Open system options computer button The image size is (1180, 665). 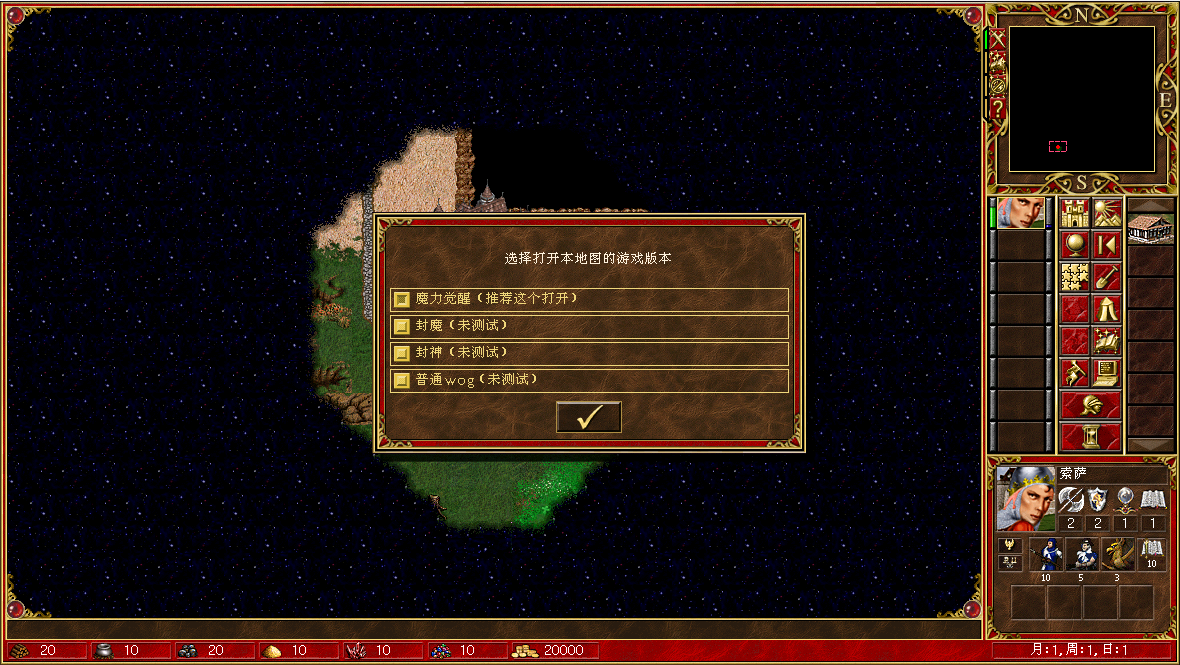tap(1106, 373)
